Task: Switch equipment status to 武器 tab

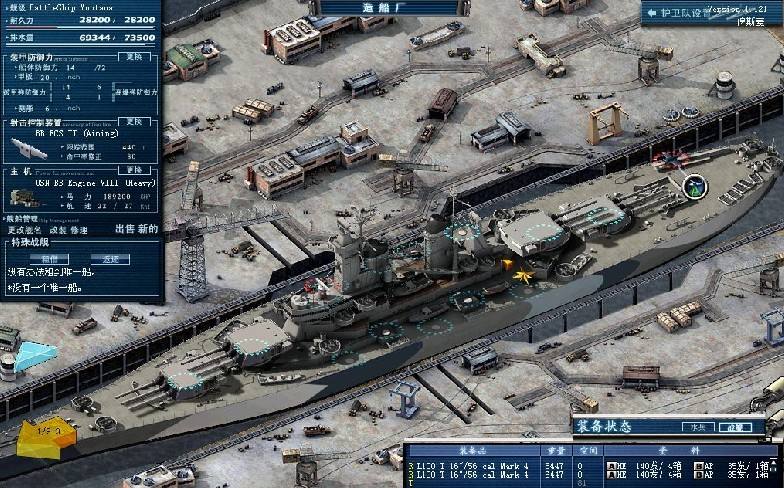Action: click(x=738, y=427)
